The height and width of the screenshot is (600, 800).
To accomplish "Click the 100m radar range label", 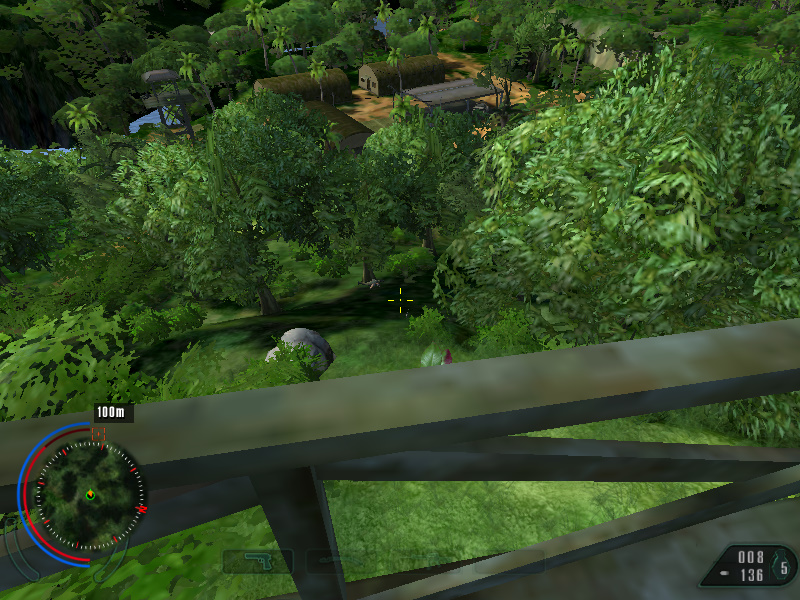I will tap(113, 413).
